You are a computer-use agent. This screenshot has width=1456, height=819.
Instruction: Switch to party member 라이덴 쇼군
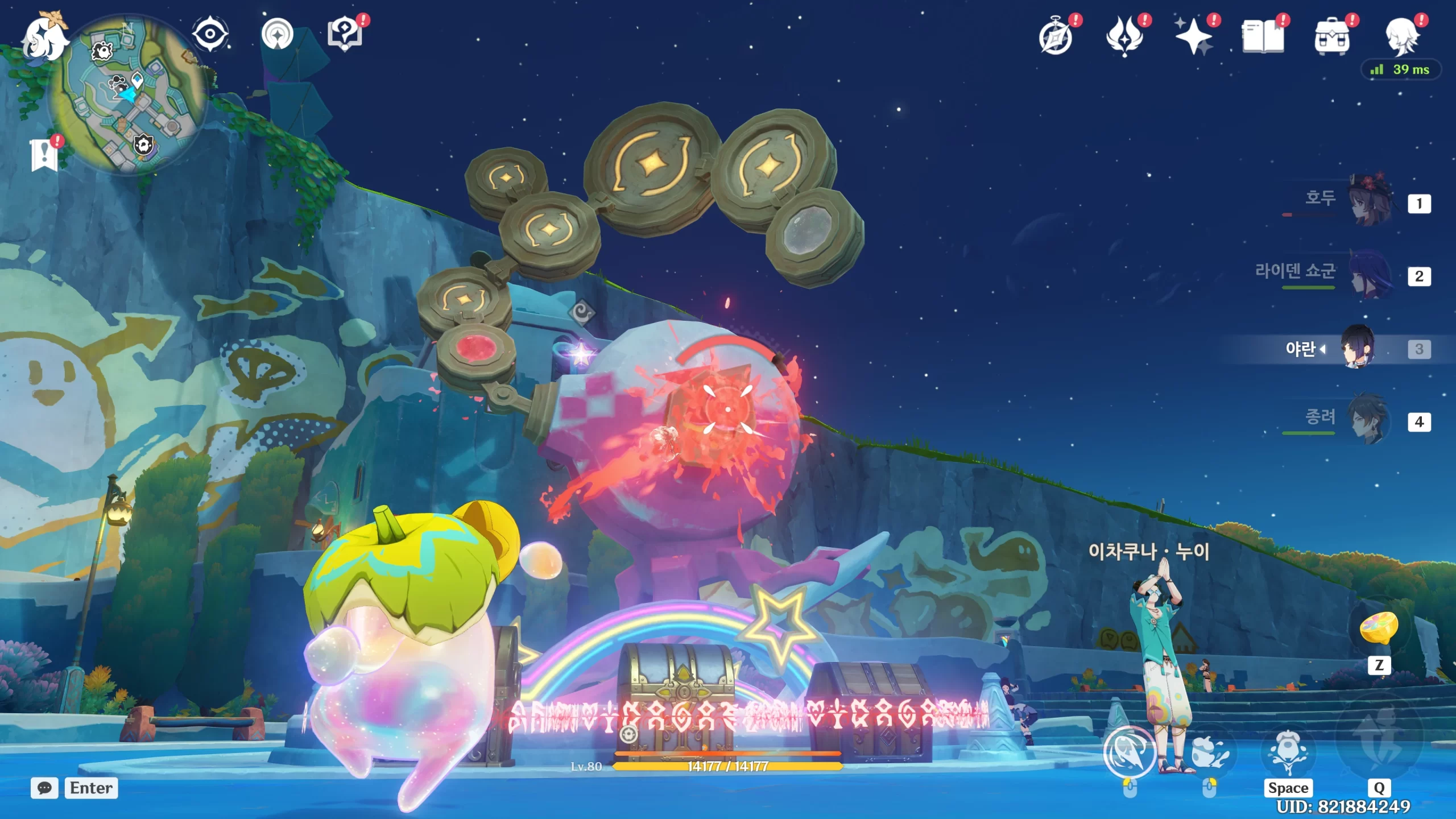pos(1371,276)
